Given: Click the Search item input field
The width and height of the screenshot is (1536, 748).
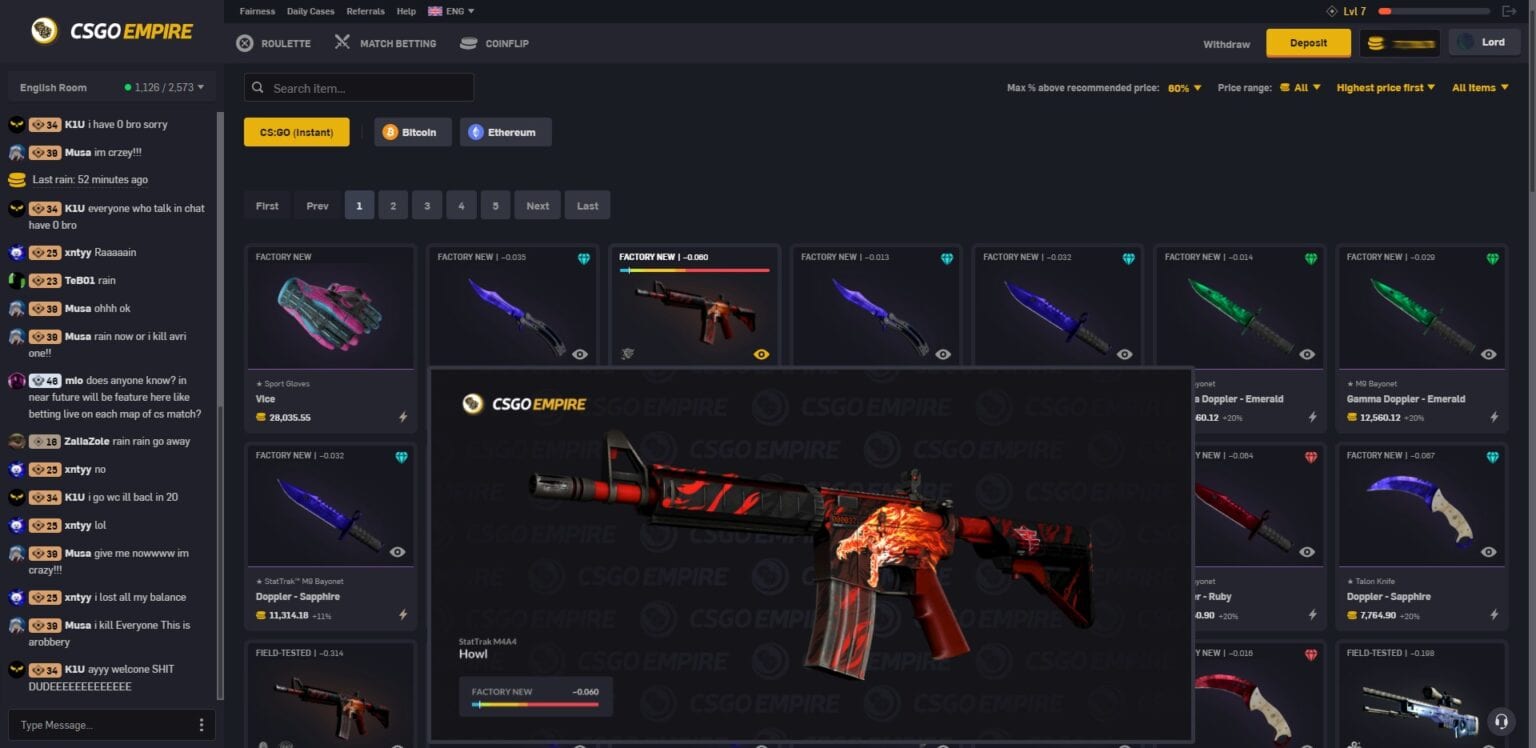Looking at the screenshot, I should point(358,87).
